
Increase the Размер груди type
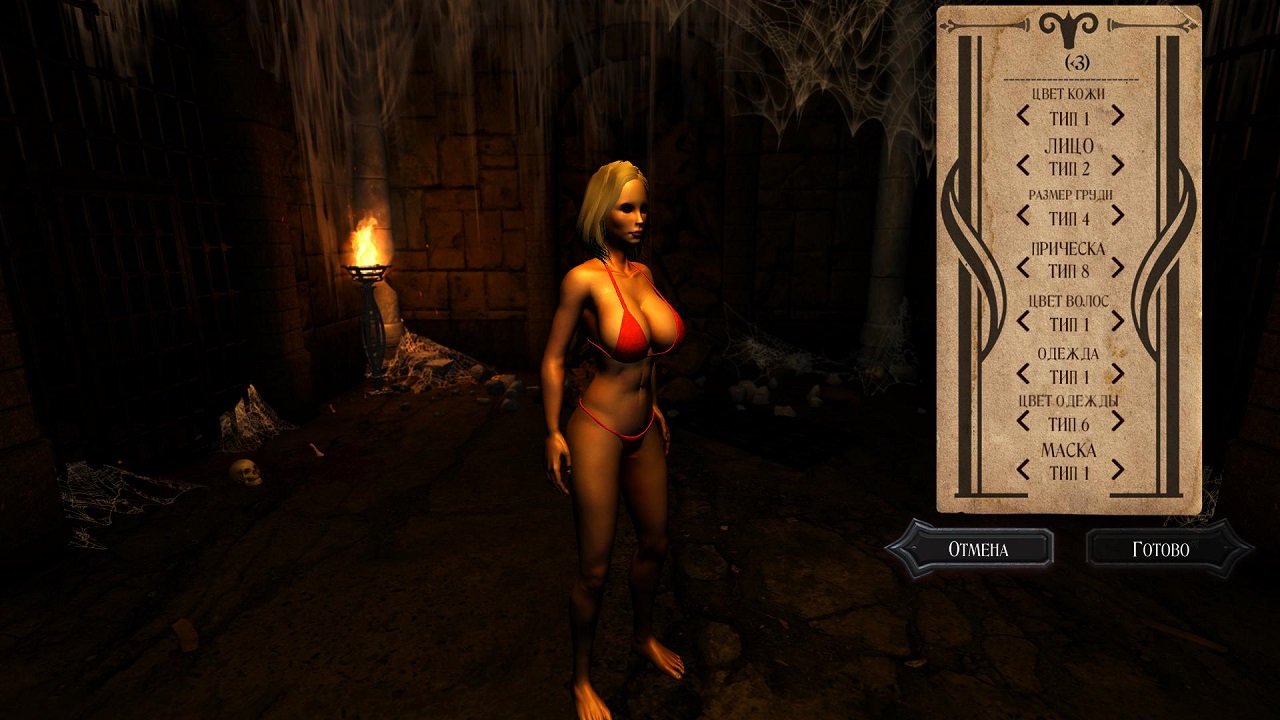click(x=1117, y=215)
